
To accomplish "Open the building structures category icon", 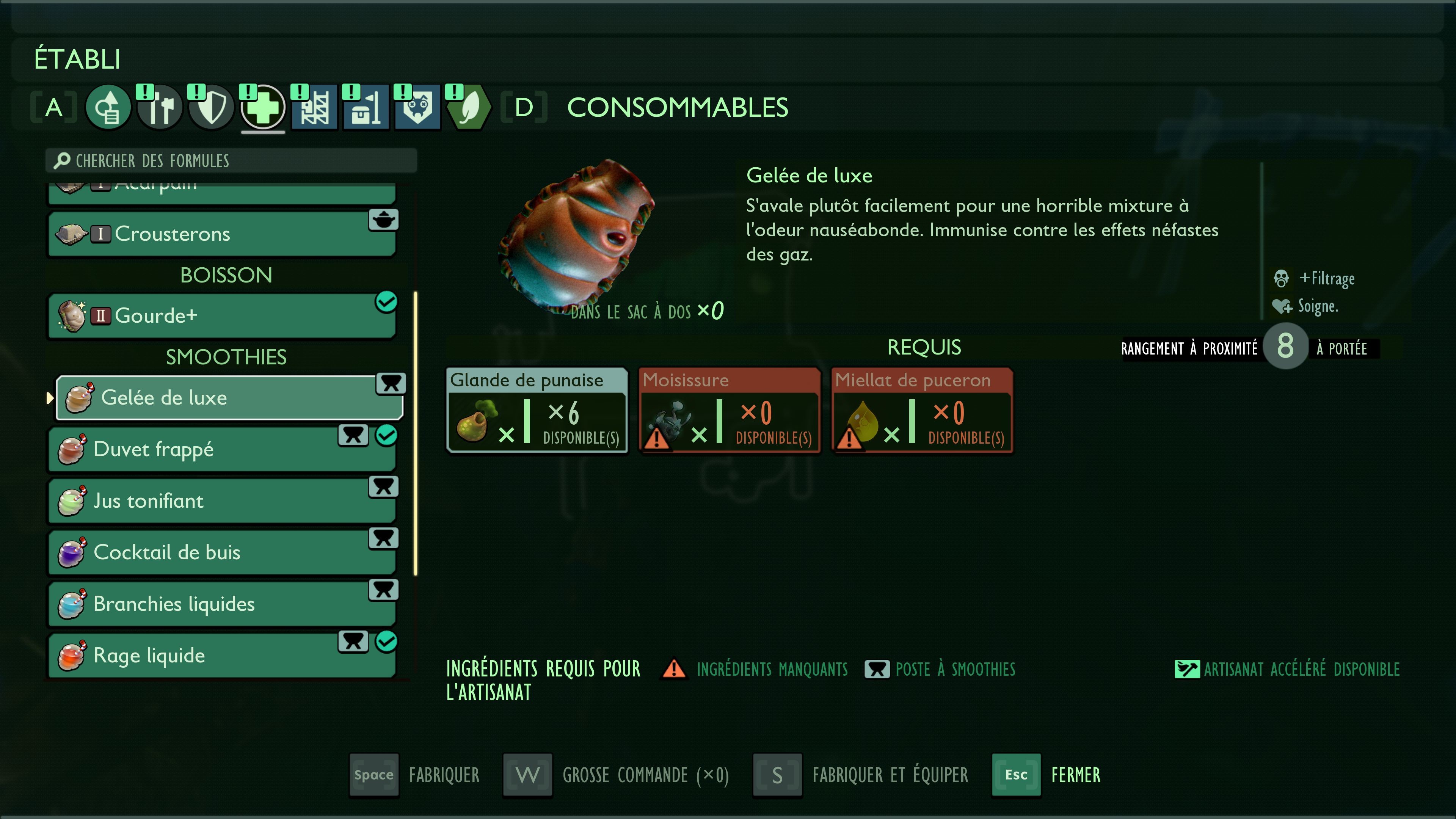I will (x=314, y=107).
